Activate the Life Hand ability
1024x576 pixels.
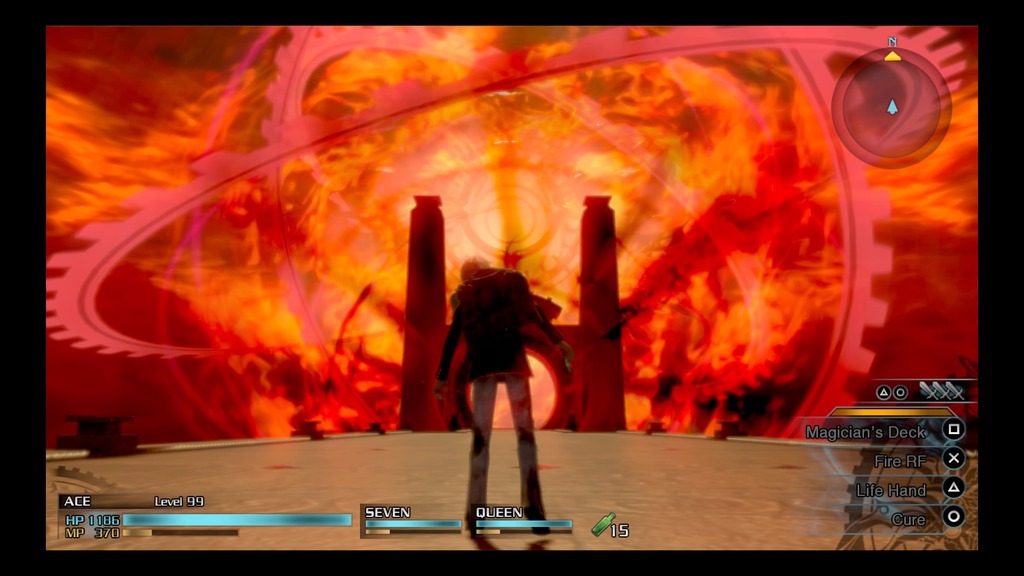891,490
